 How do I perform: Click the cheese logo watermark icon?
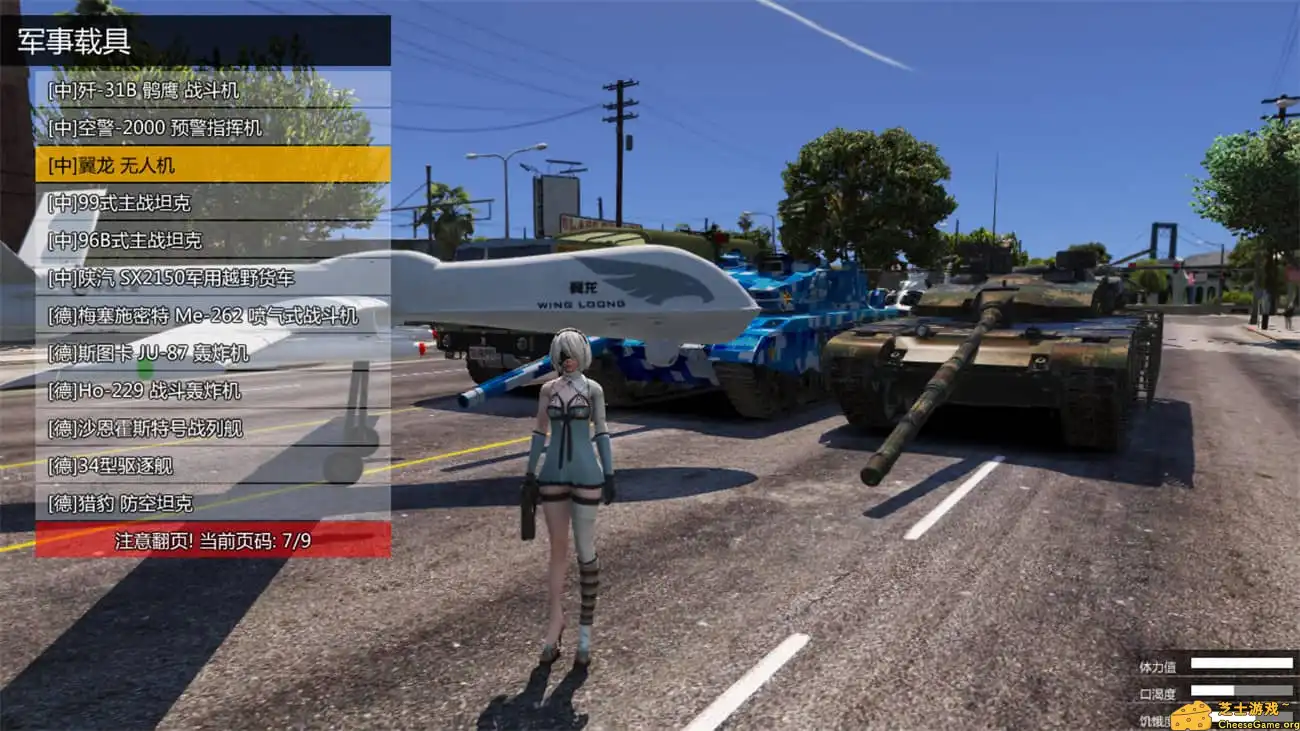click(x=1192, y=714)
